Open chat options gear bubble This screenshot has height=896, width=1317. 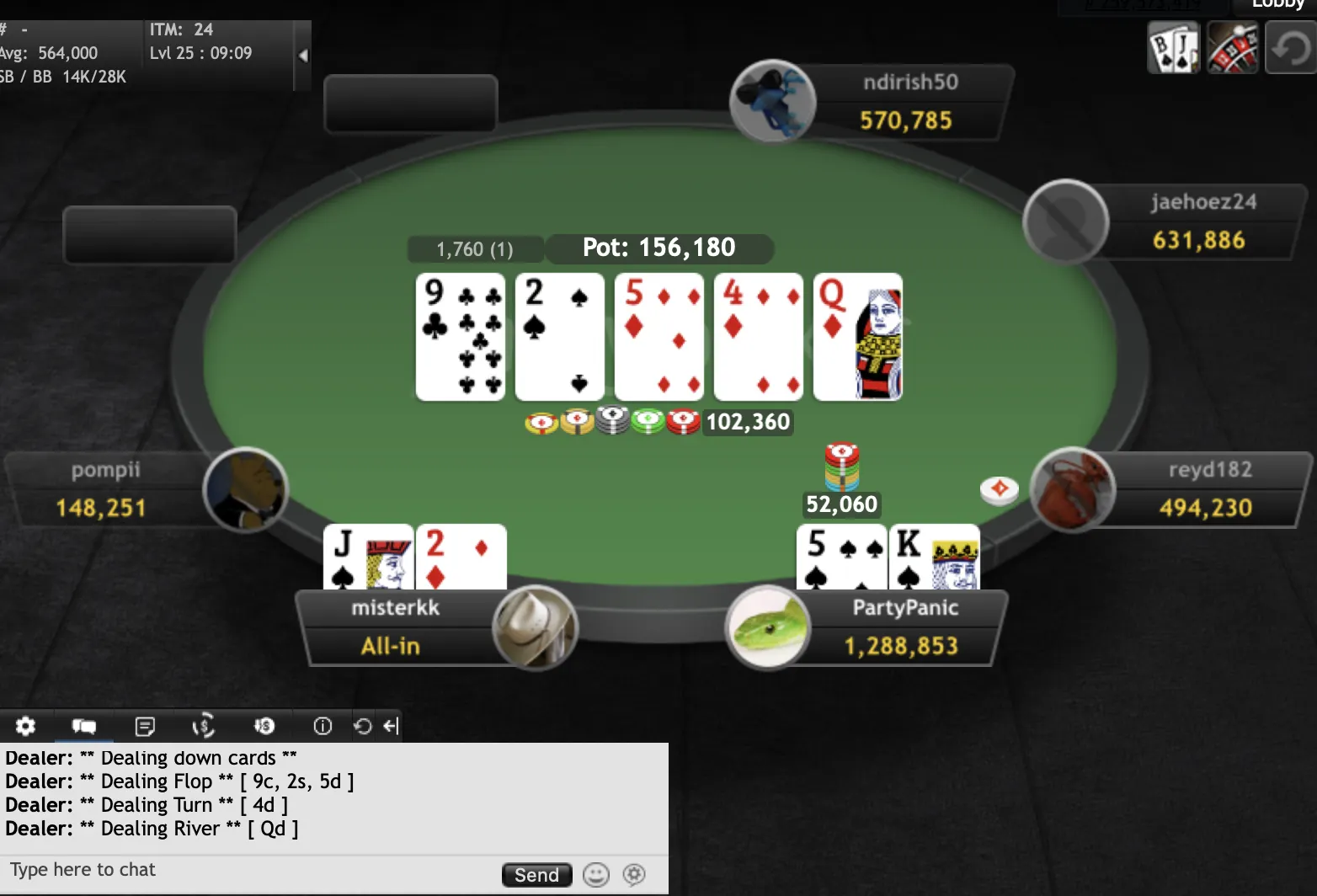634,875
